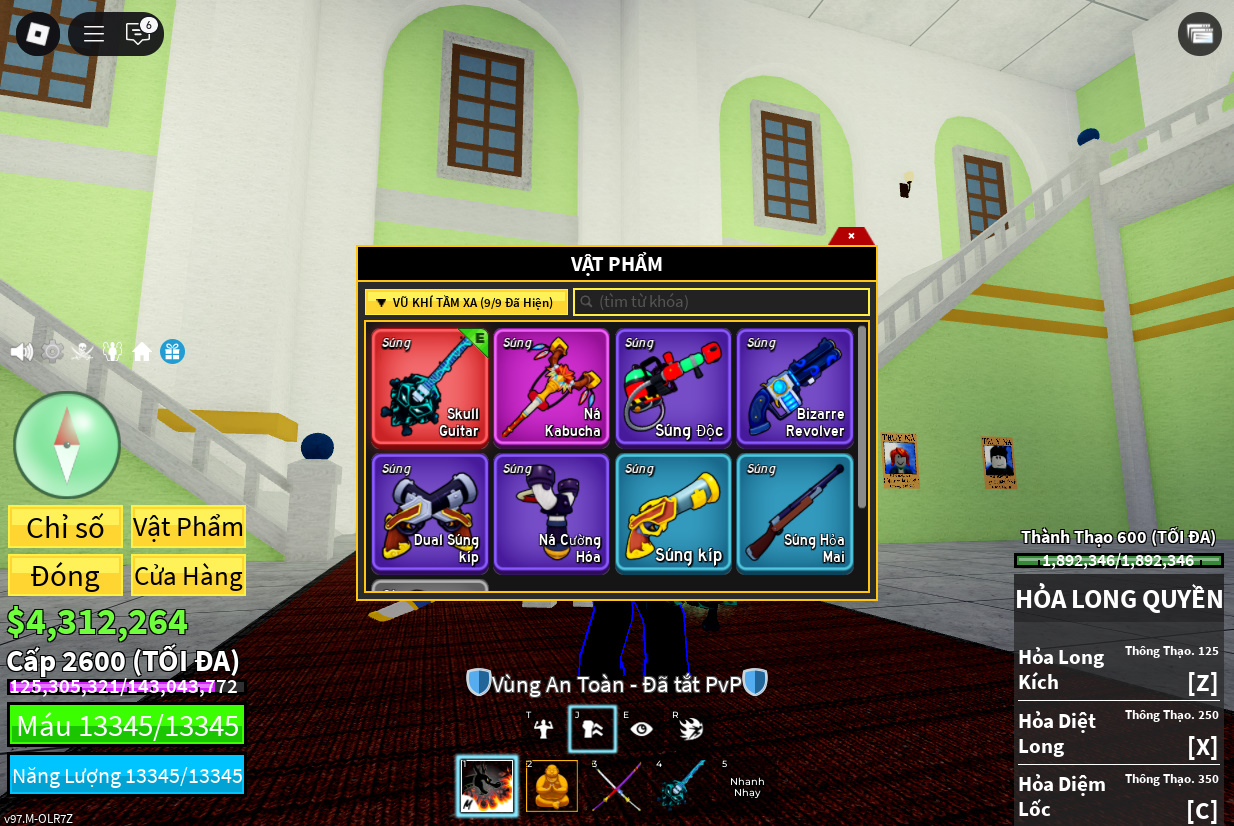Open the Vũ Khí Tầm Xa category dropdown
The image size is (1234, 826).
pyautogui.click(x=466, y=302)
